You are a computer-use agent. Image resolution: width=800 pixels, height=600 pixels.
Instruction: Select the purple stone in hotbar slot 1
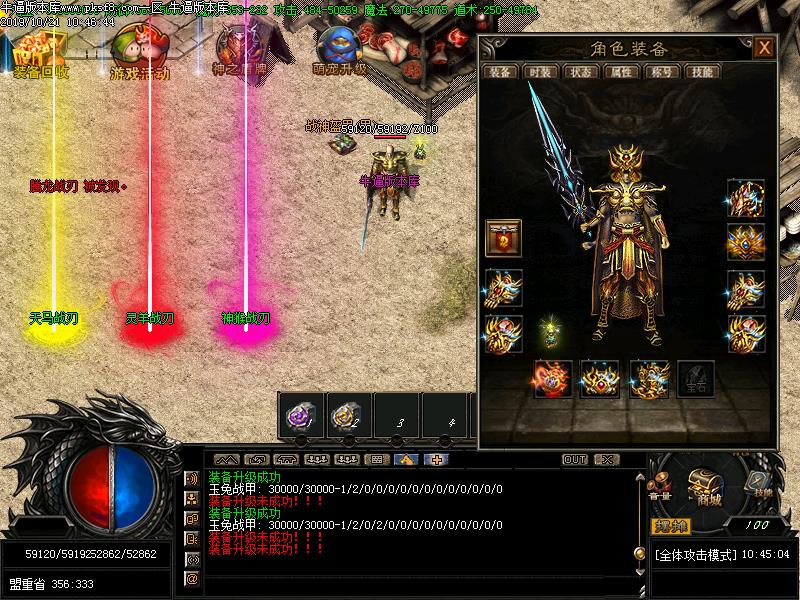[300, 415]
